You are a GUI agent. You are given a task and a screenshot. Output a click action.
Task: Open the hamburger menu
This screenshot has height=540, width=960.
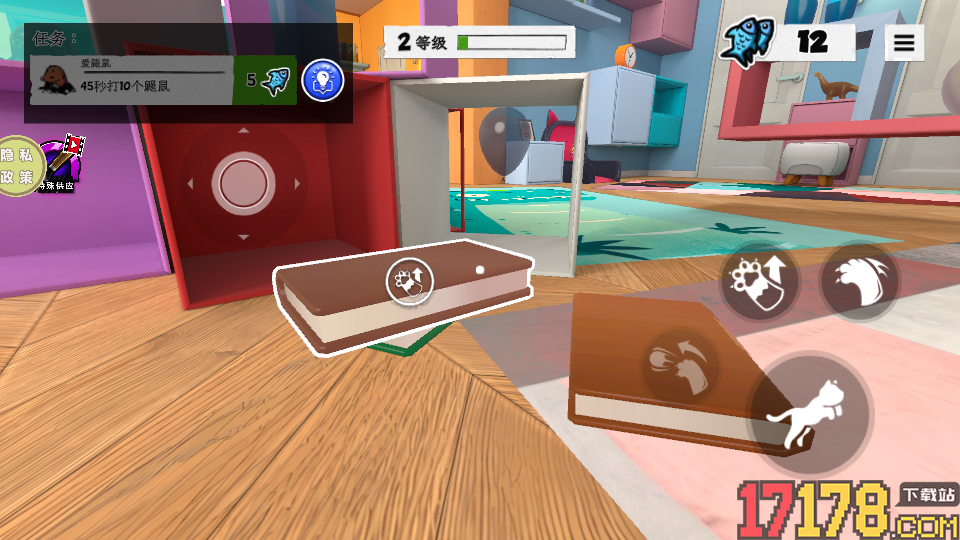(x=904, y=43)
